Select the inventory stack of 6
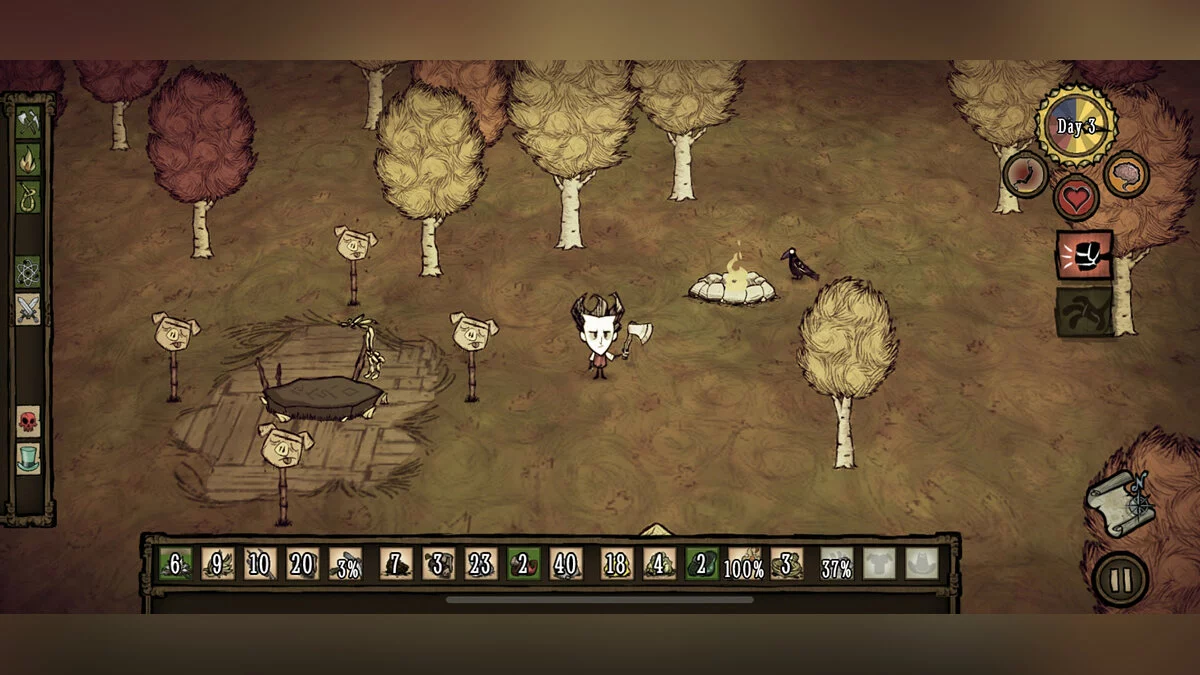 [x=176, y=564]
